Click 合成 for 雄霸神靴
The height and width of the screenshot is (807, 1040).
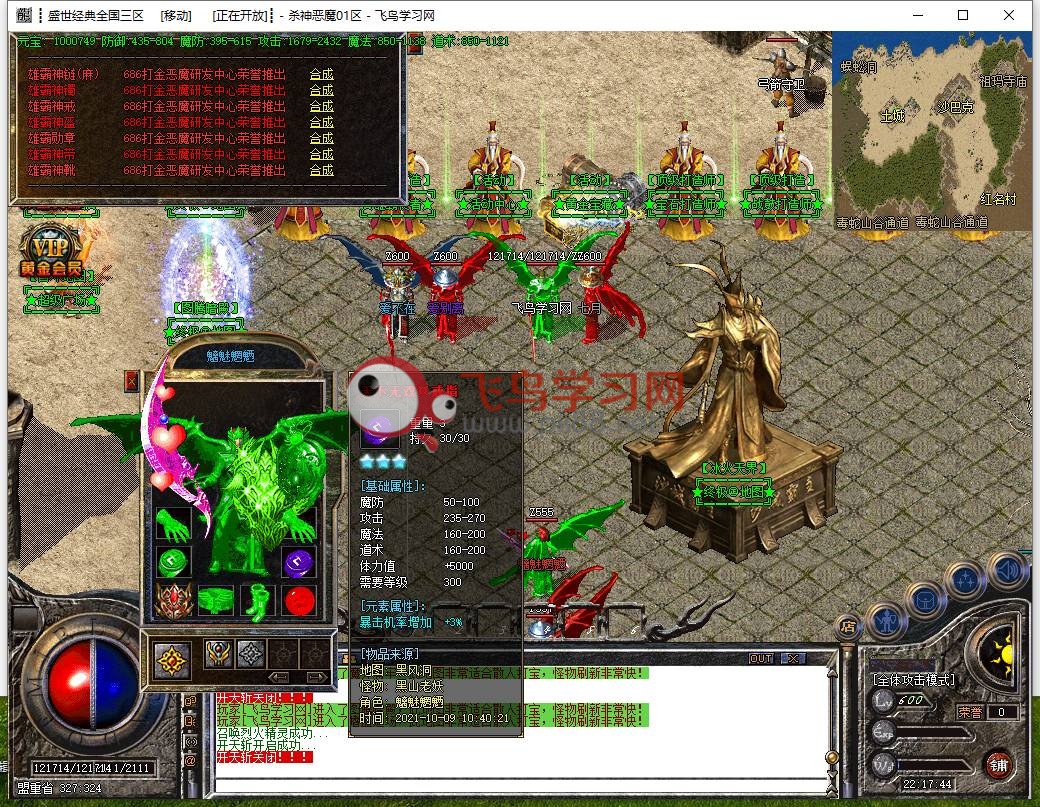(x=321, y=170)
